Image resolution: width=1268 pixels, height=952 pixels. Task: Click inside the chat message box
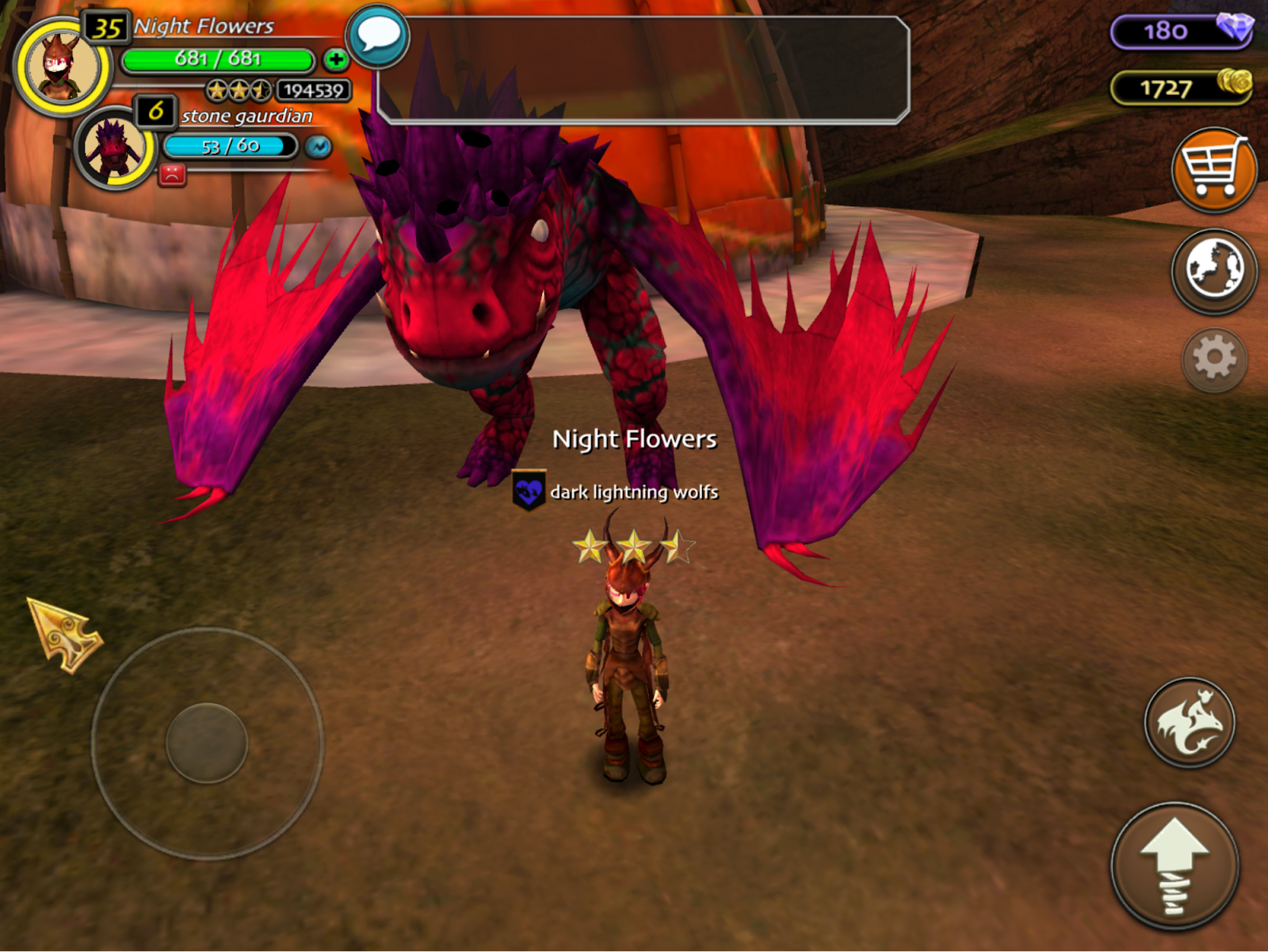click(644, 70)
